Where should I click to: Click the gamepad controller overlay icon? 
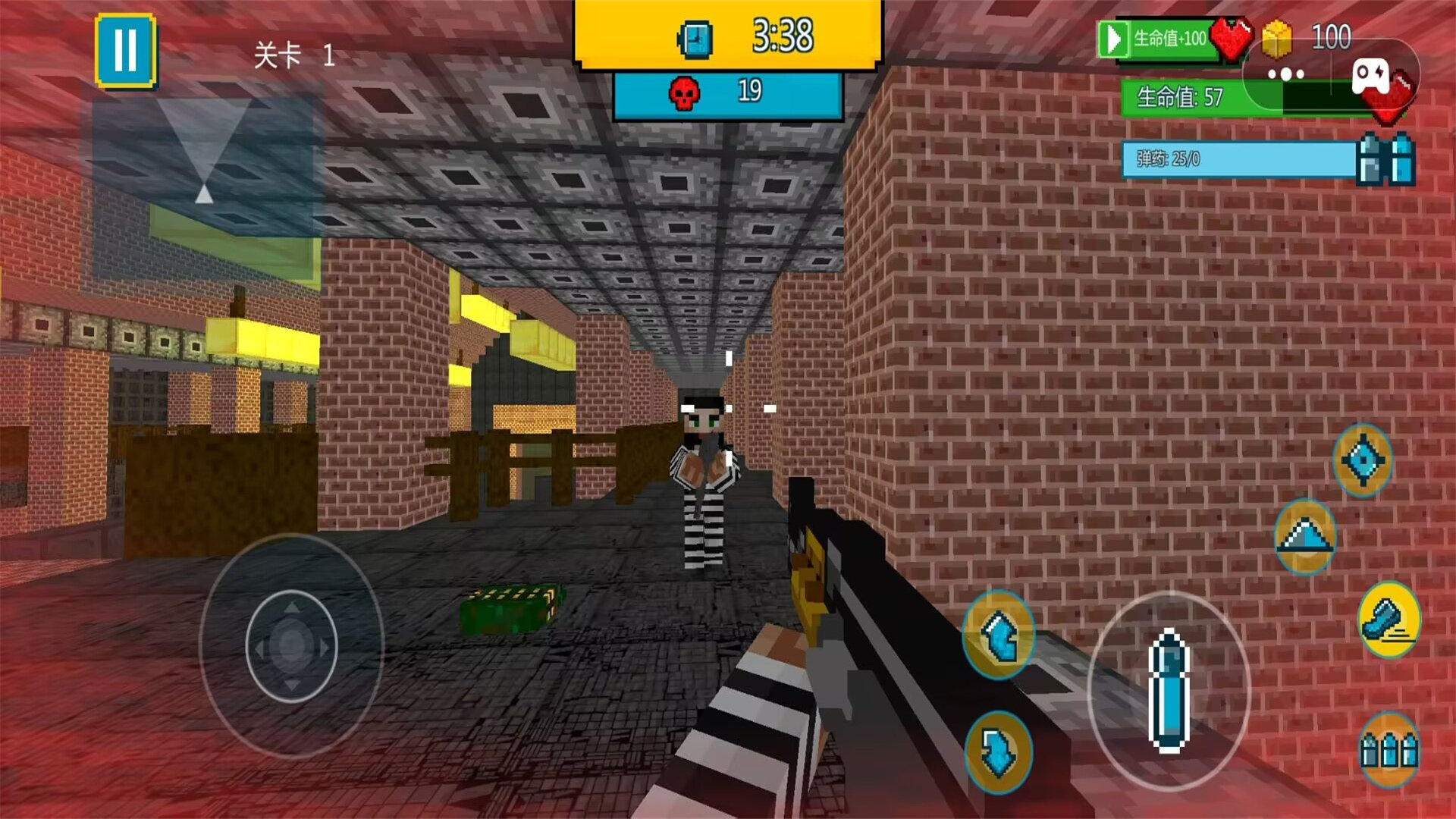pyautogui.click(x=1371, y=75)
